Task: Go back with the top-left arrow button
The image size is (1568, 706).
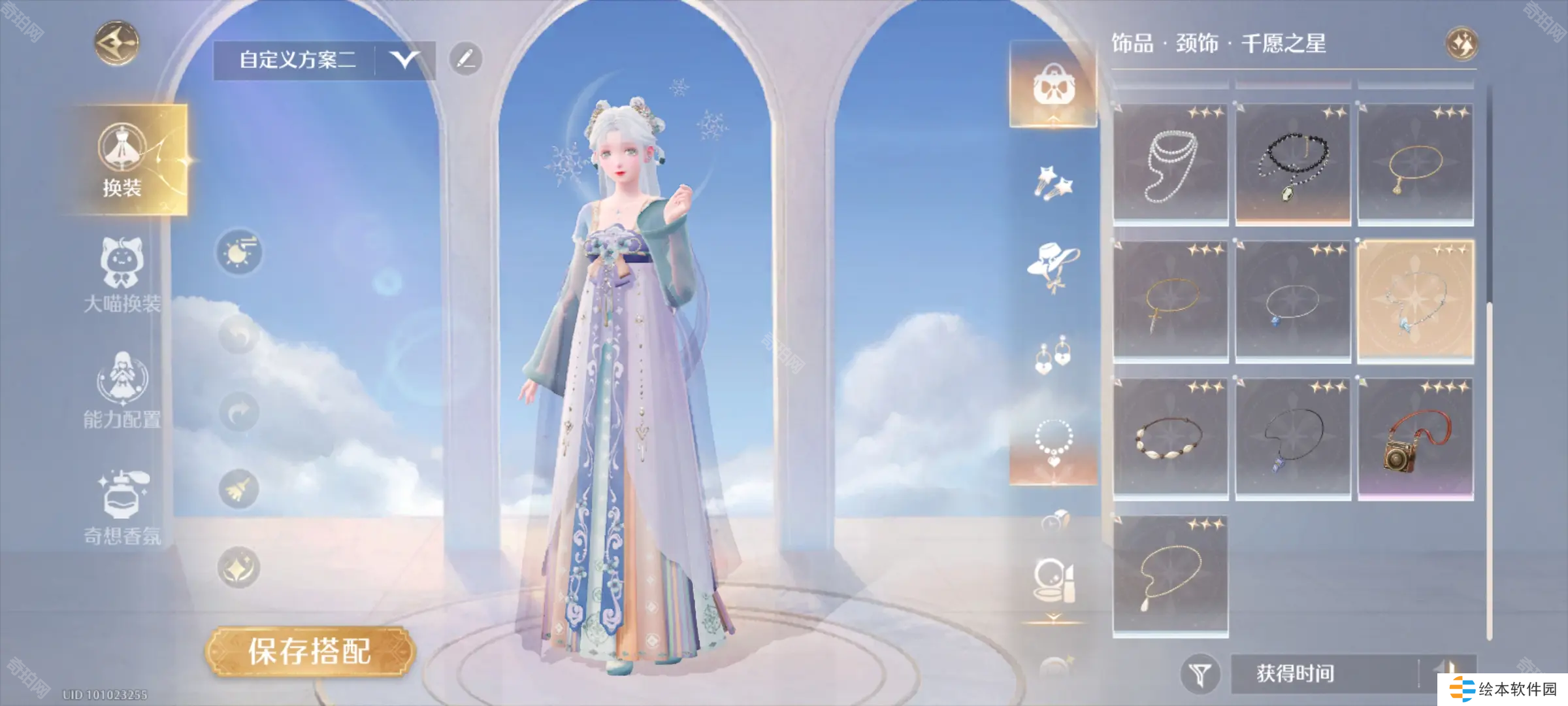Action: click(117, 43)
